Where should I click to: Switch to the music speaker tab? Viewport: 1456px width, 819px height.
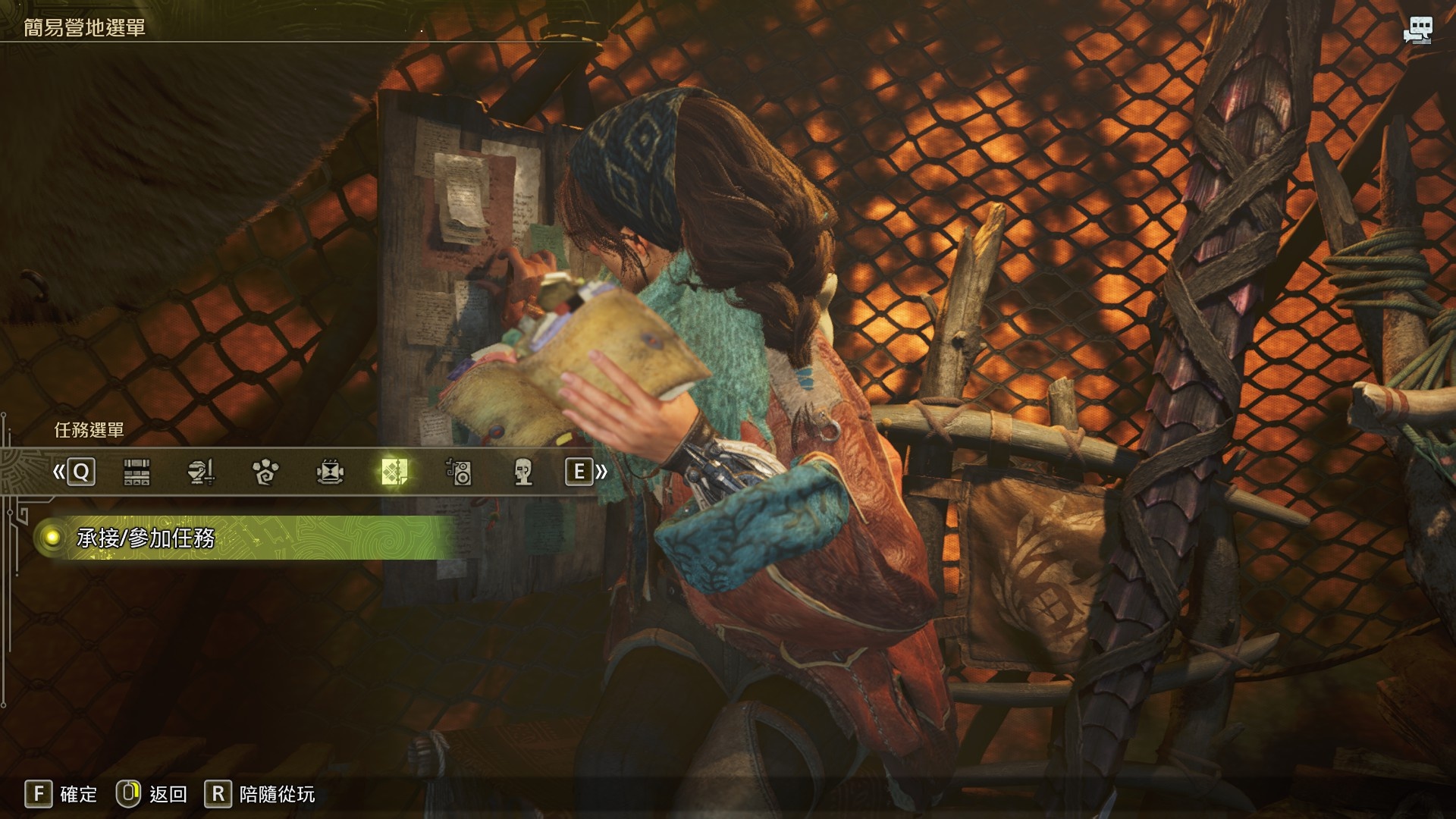459,472
